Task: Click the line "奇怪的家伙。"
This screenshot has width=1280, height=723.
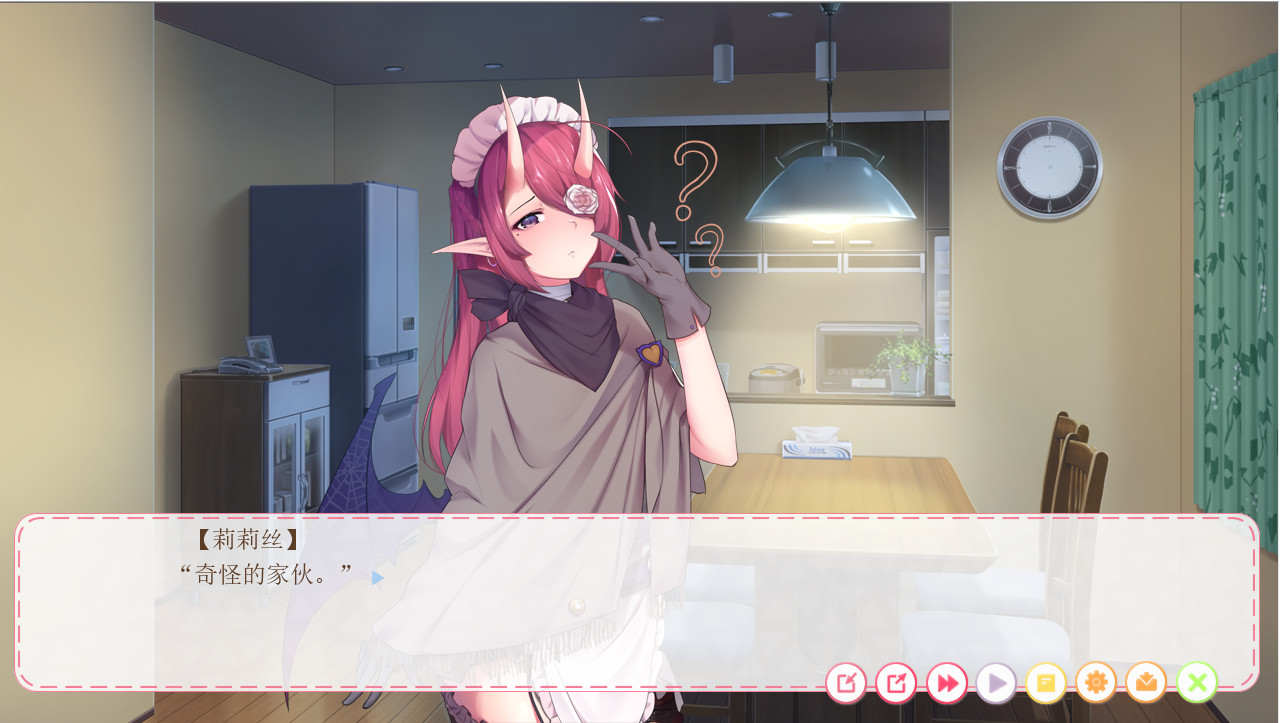Action: coord(265,574)
